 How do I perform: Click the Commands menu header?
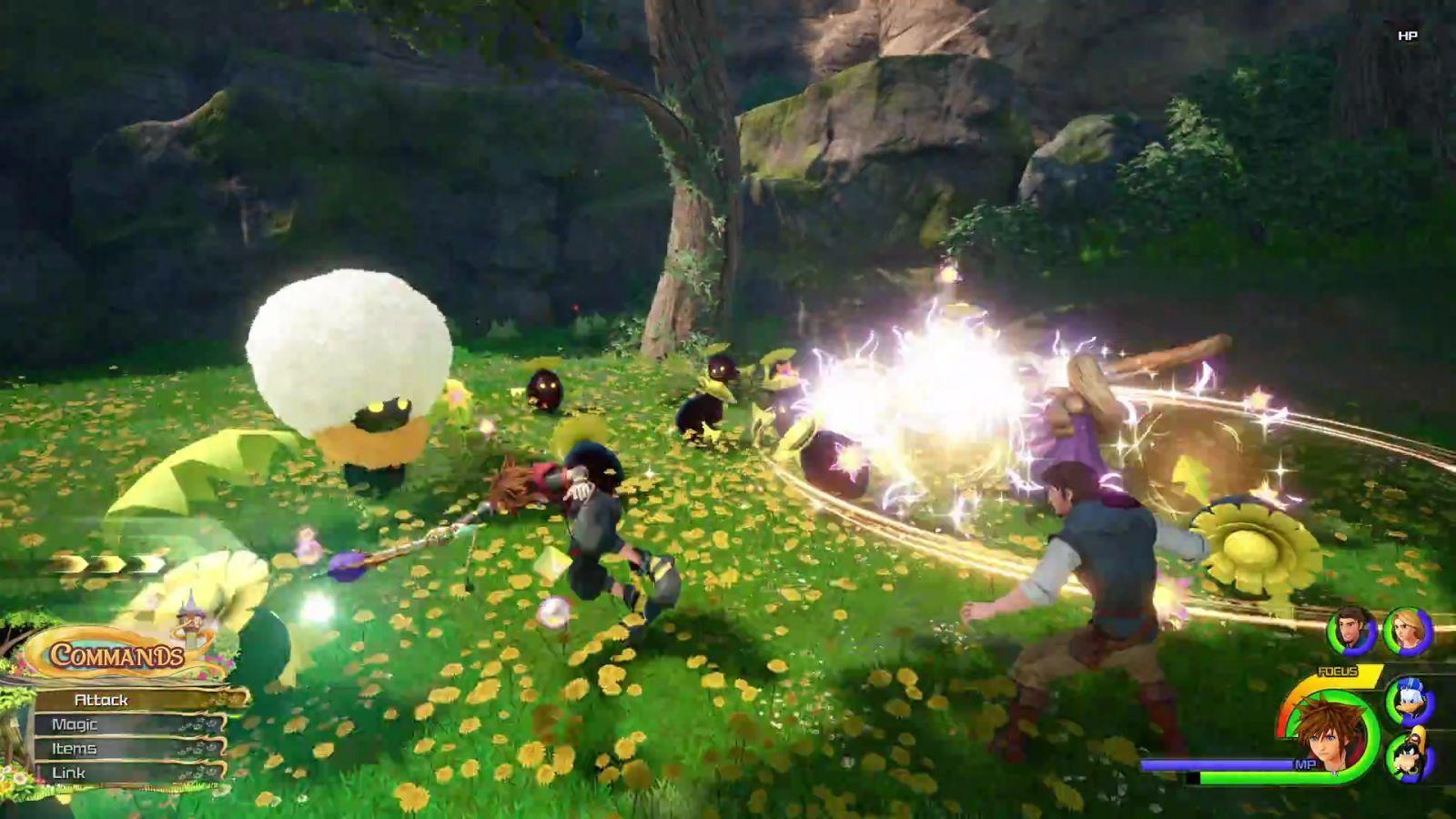click(x=116, y=654)
